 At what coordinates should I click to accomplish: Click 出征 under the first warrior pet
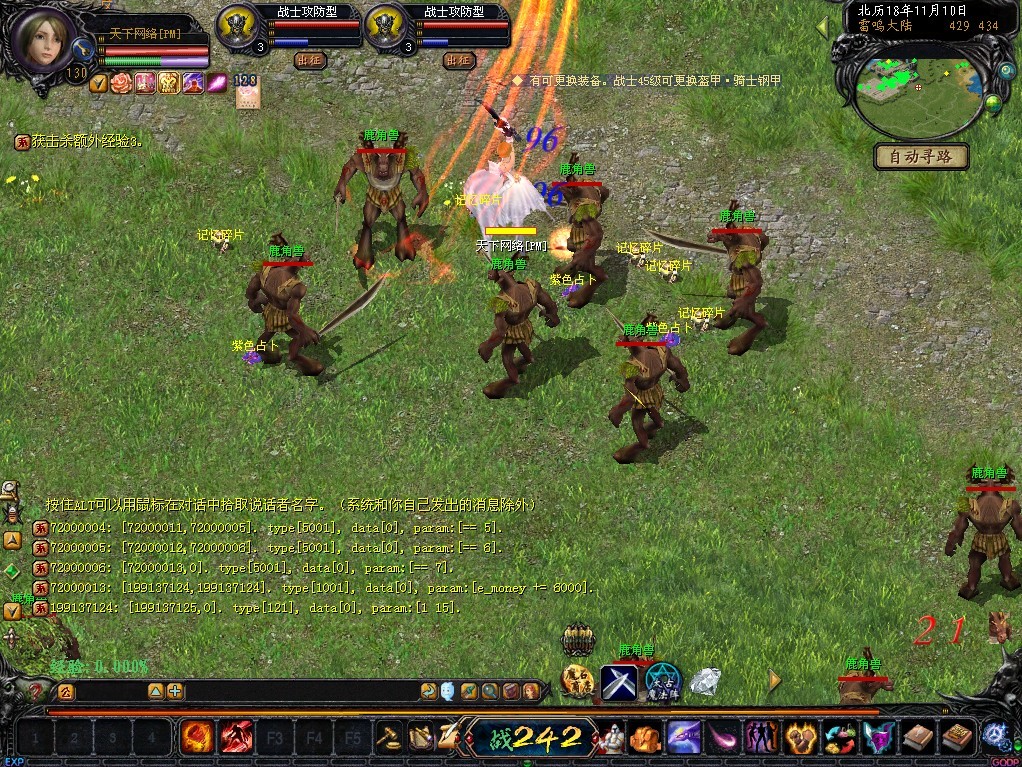tap(310, 60)
